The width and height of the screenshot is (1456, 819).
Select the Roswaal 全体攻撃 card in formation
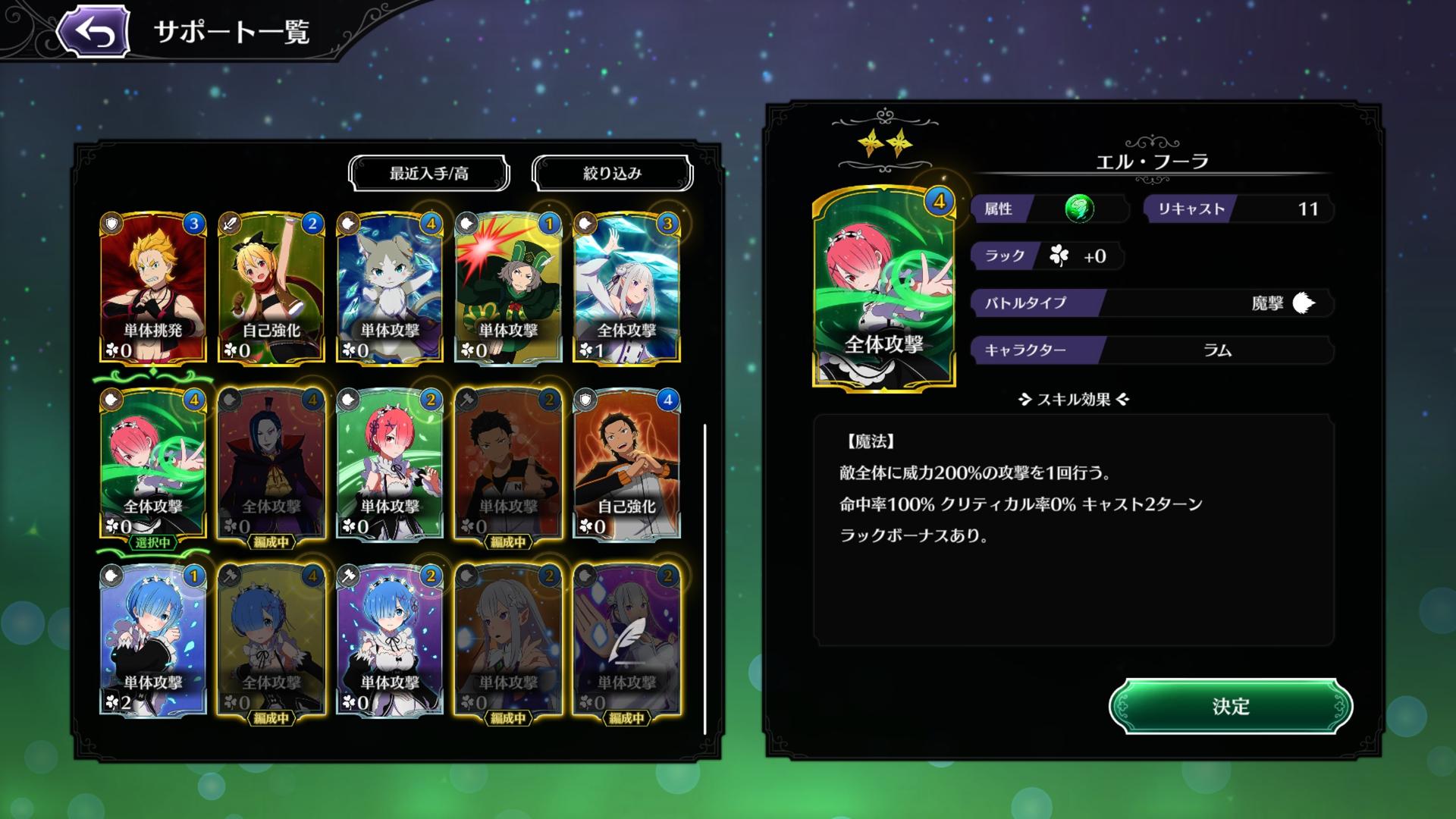[x=271, y=463]
